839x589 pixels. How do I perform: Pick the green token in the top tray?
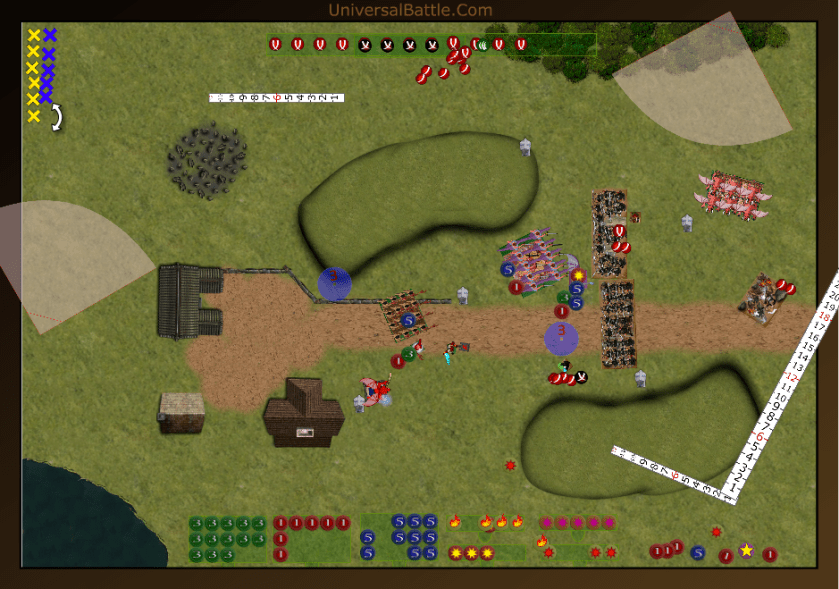482,44
